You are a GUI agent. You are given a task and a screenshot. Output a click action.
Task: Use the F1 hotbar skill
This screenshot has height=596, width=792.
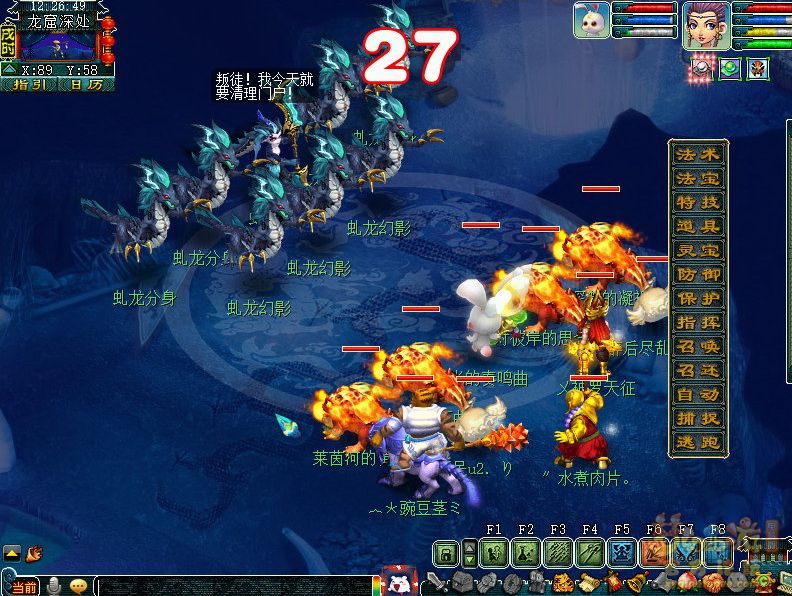tap(494, 552)
